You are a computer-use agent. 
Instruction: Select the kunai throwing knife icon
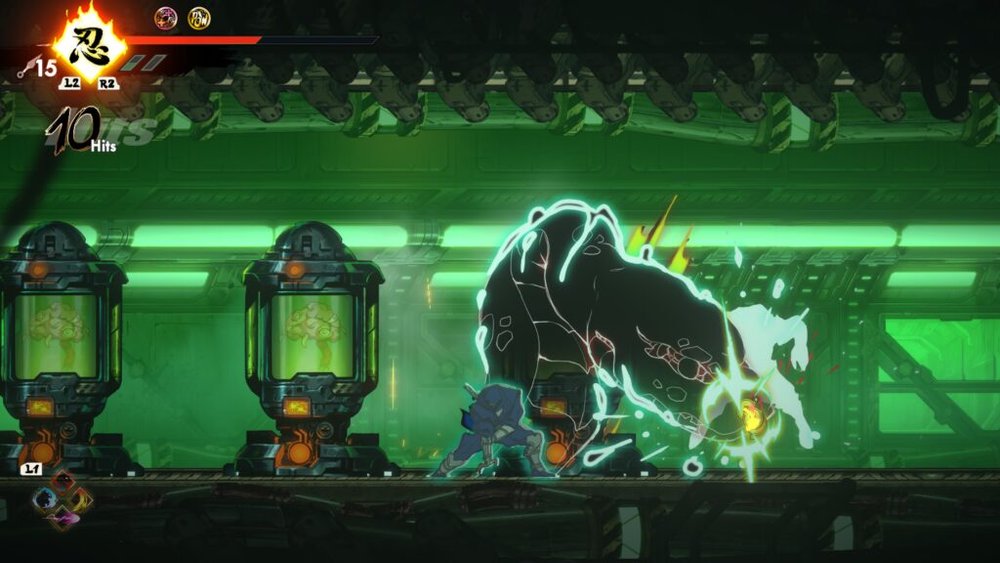[25, 68]
